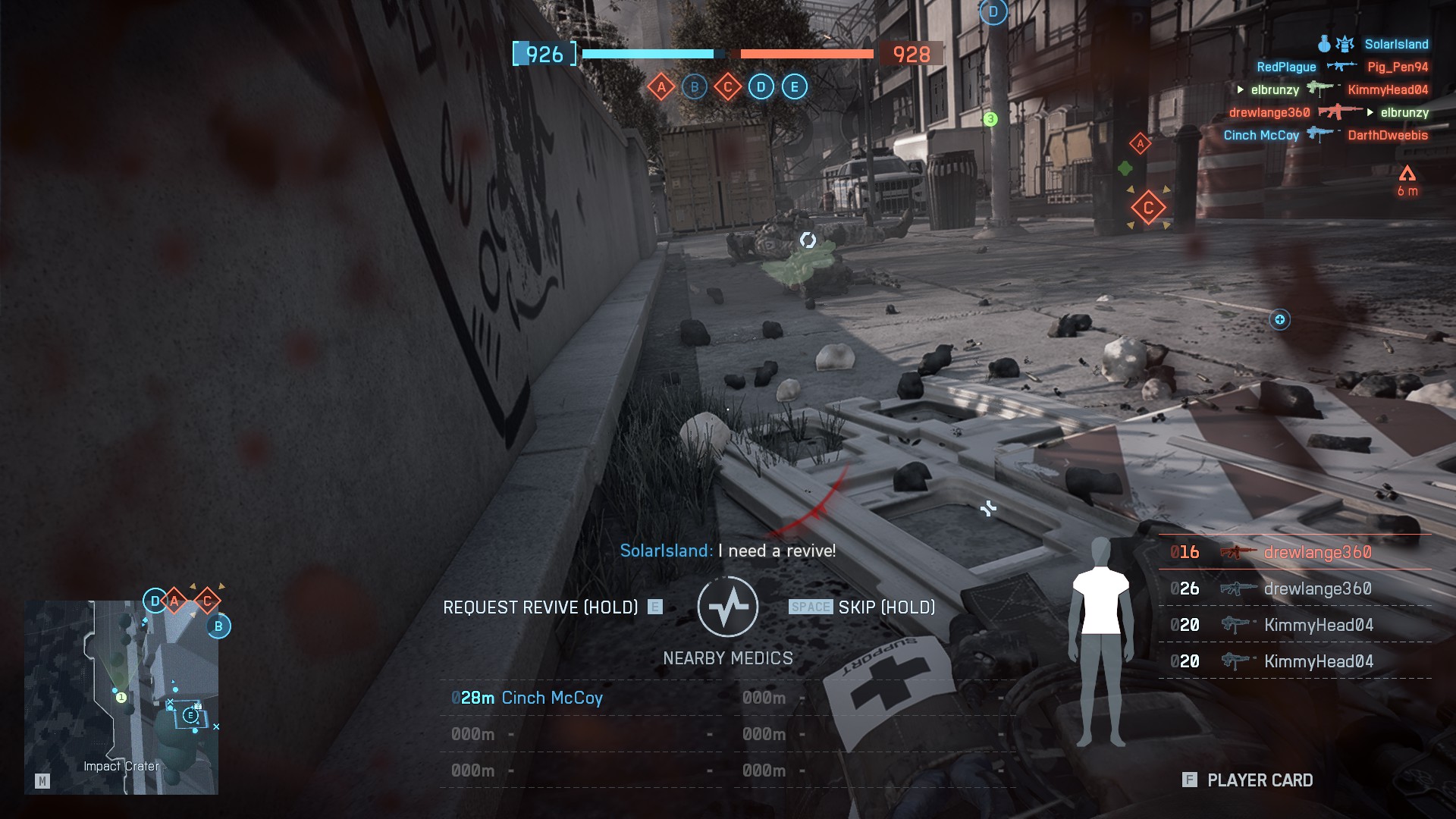This screenshot has height=819, width=1456.
Task: Open the Impact Crater minimap
Action: tap(121, 698)
